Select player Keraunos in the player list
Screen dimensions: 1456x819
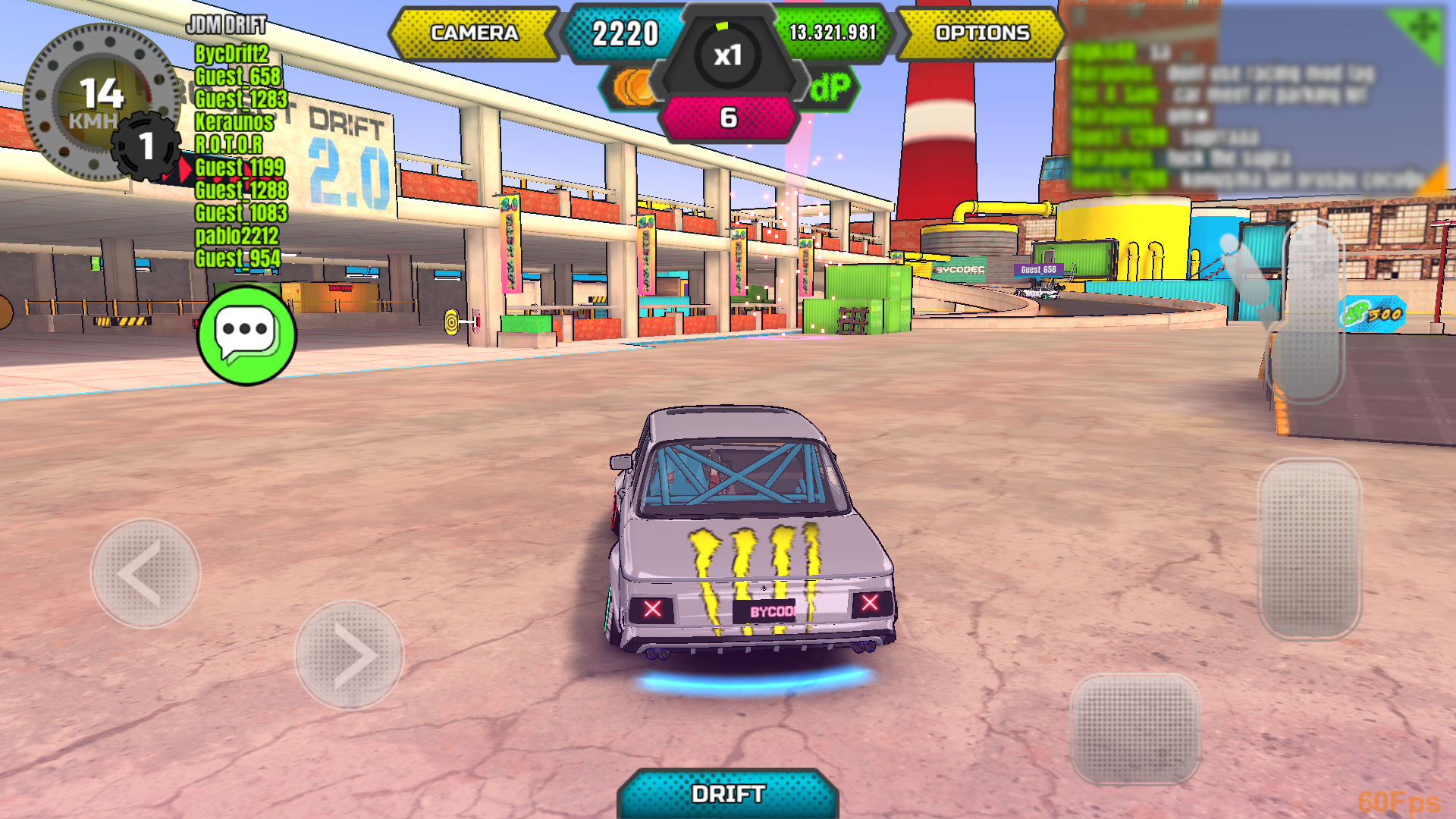point(234,121)
